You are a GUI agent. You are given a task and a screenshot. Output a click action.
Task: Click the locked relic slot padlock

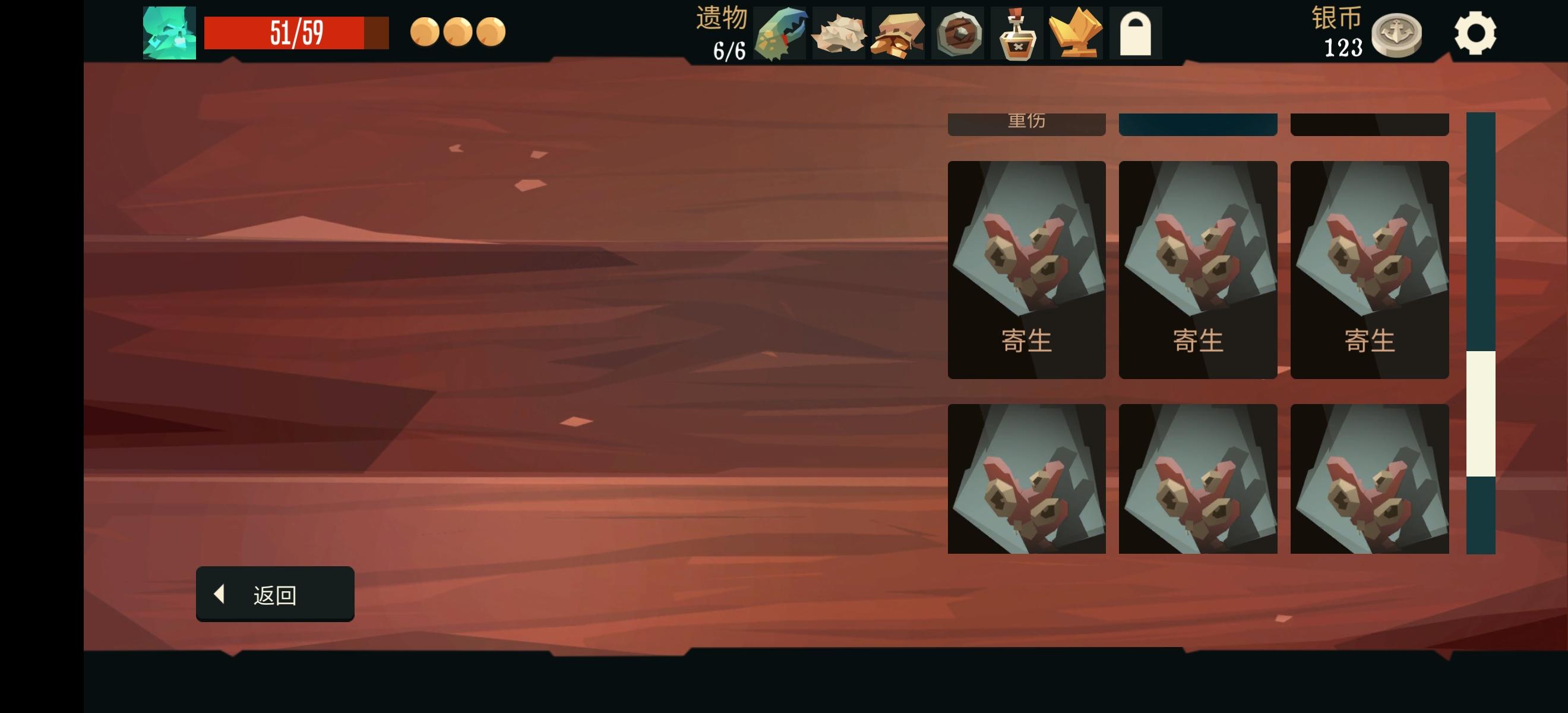1135,33
